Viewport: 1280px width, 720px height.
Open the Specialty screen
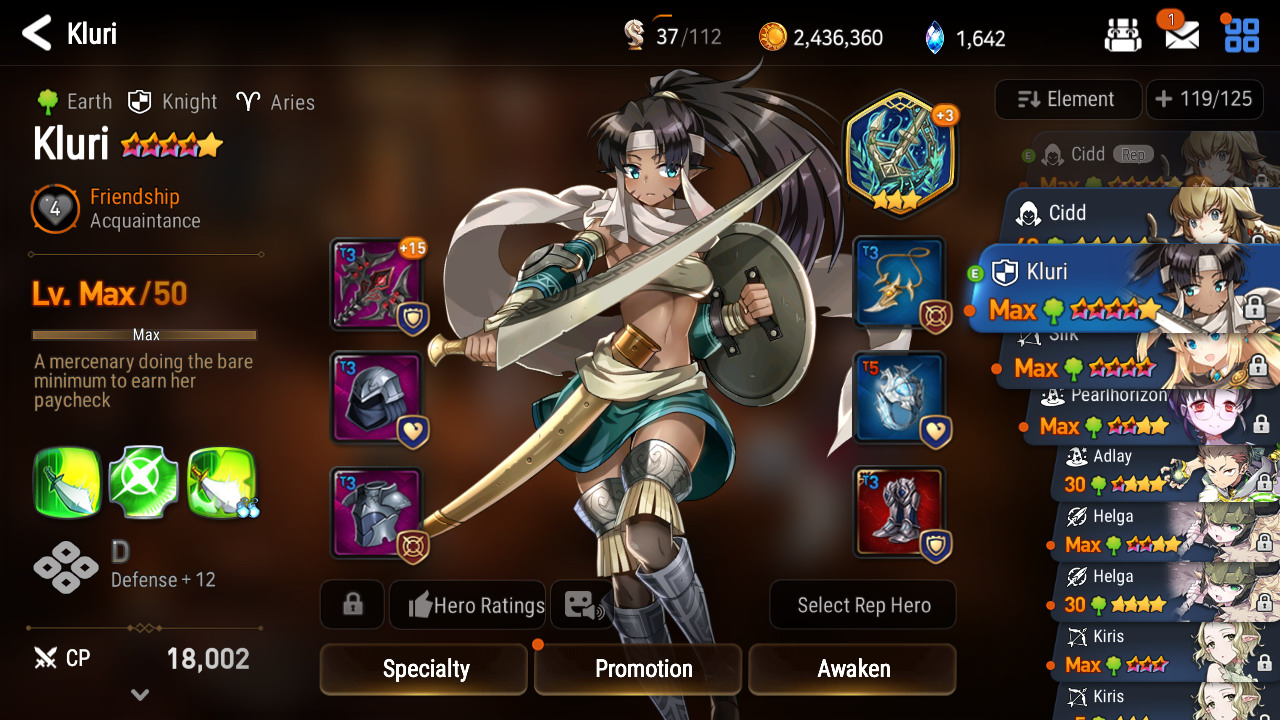coord(424,669)
